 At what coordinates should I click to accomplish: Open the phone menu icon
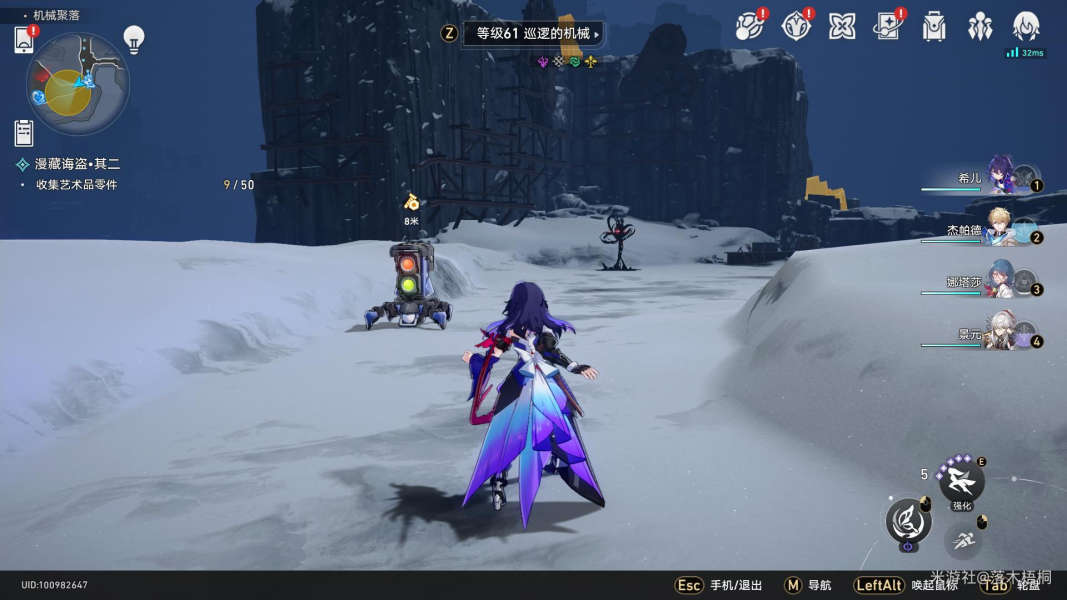(25, 40)
